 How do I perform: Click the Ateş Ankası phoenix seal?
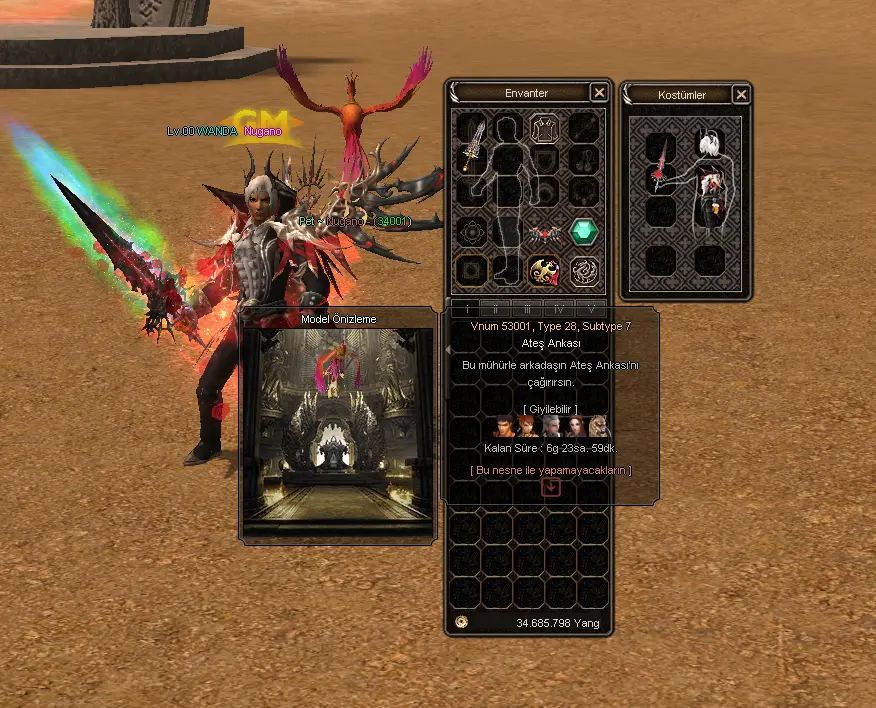[545, 270]
